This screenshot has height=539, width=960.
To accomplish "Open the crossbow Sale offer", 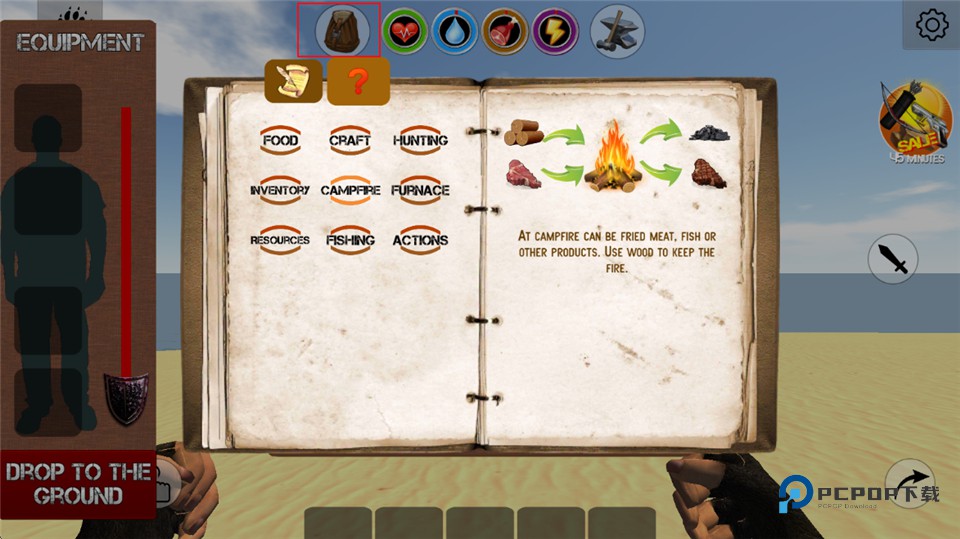I will (914, 120).
